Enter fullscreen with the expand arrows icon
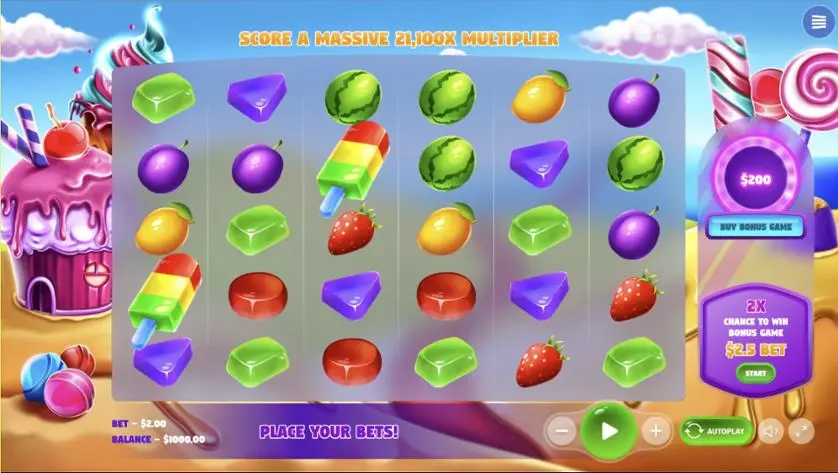838x473 pixels. [x=801, y=431]
